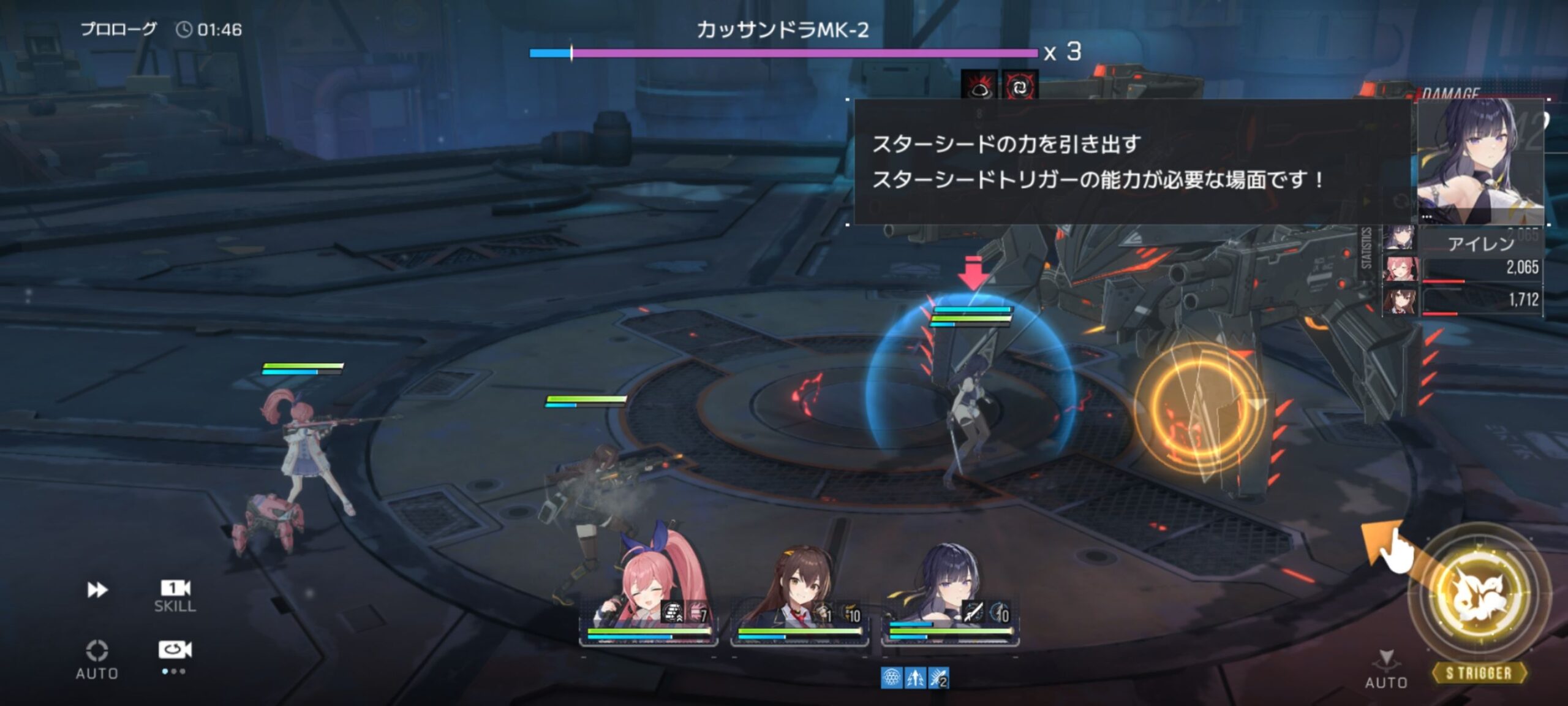The image size is (1568, 706).
Task: Check the blue upward arrows buff icon
Action: (915, 678)
